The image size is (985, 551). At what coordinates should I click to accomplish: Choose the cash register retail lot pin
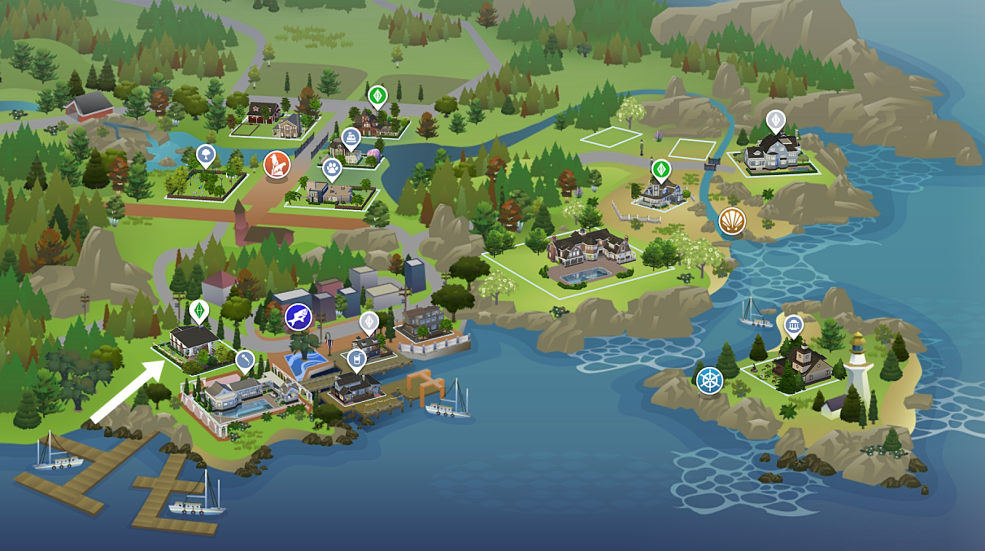coord(350,138)
